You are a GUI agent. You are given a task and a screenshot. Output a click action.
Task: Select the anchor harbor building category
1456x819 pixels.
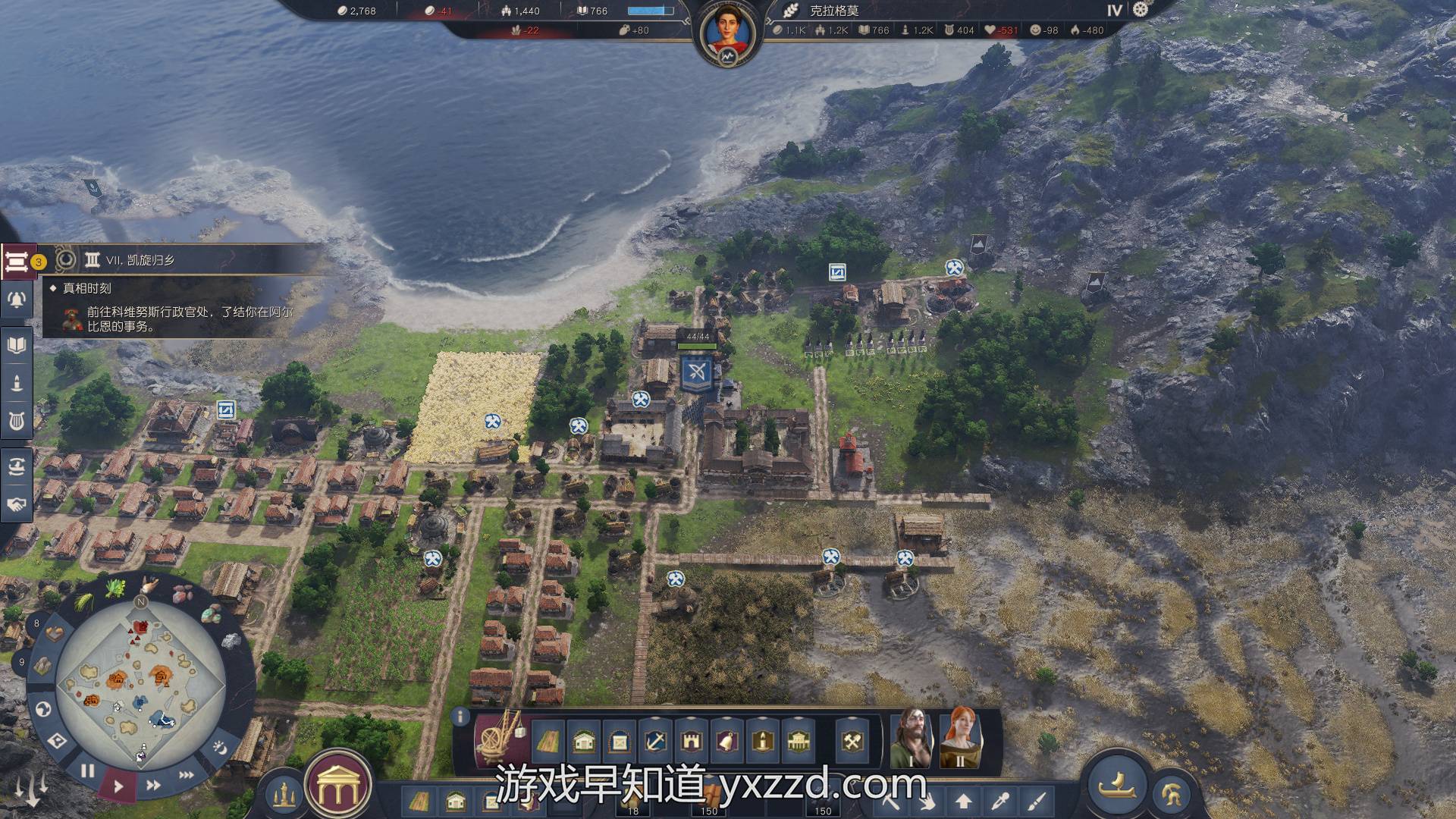coord(654,741)
